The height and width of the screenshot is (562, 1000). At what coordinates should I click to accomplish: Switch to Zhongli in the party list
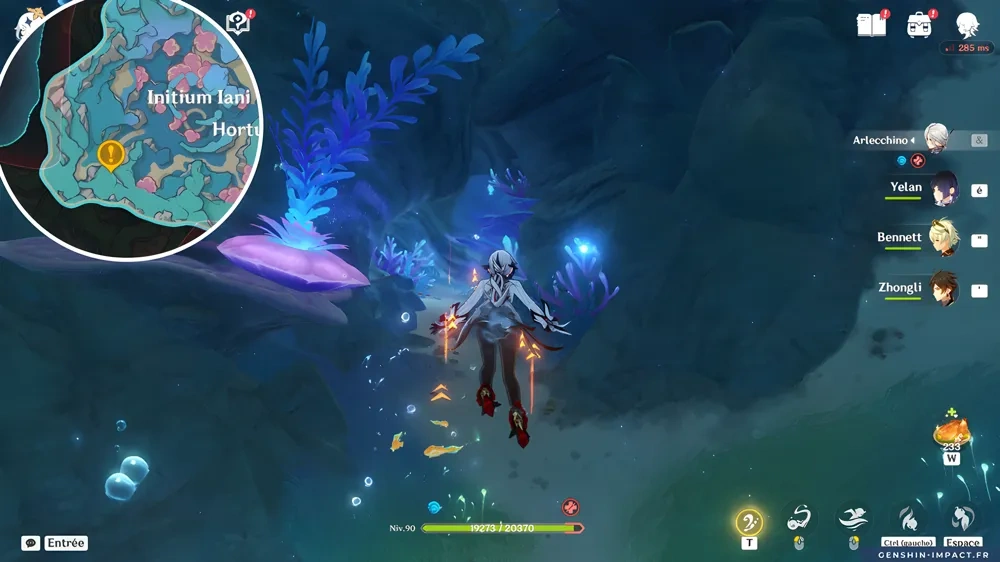click(943, 288)
